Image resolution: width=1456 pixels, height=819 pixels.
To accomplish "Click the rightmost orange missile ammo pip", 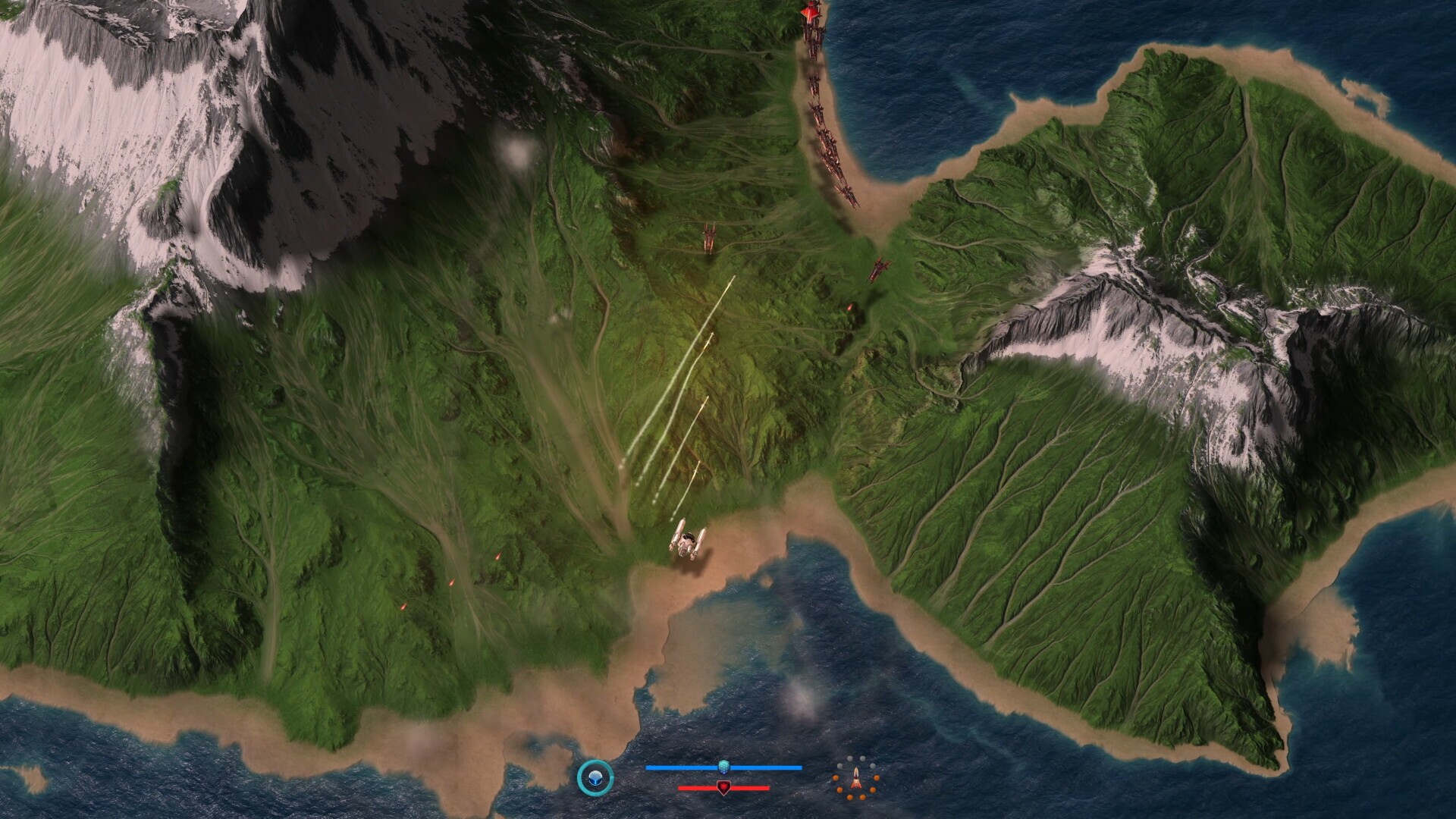I will coord(877,778).
